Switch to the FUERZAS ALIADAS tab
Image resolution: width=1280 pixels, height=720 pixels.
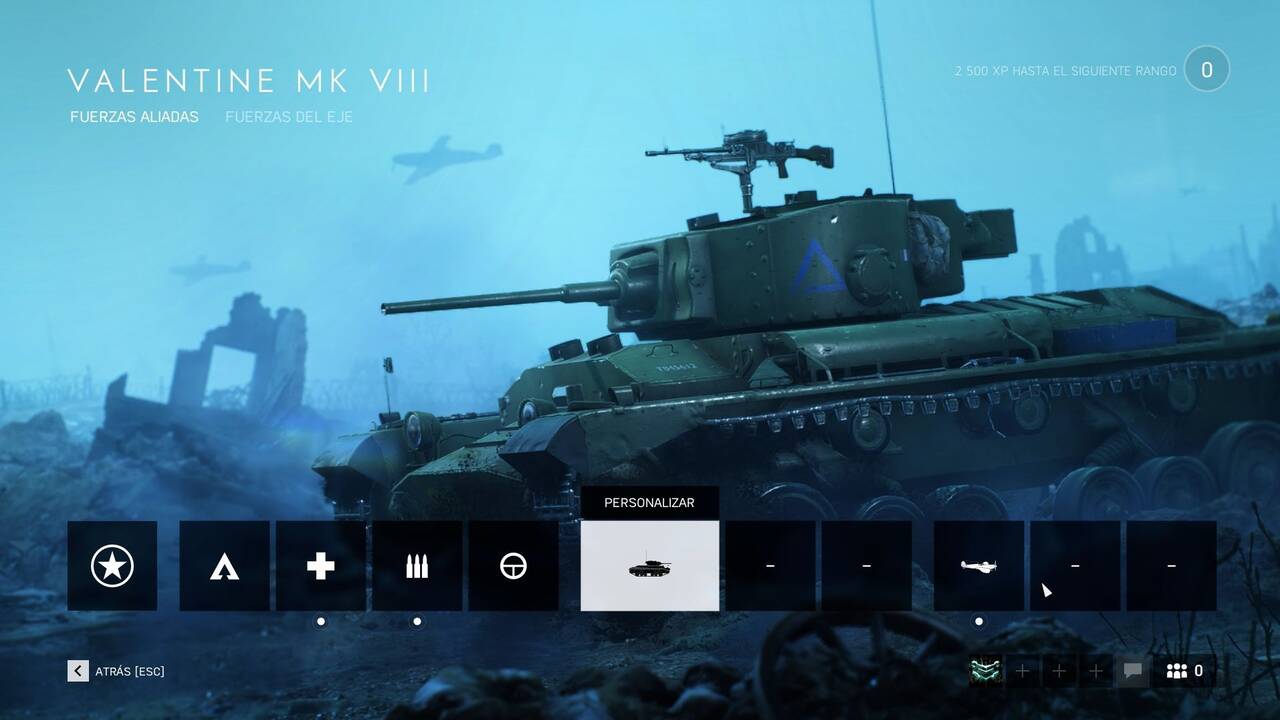click(x=134, y=116)
